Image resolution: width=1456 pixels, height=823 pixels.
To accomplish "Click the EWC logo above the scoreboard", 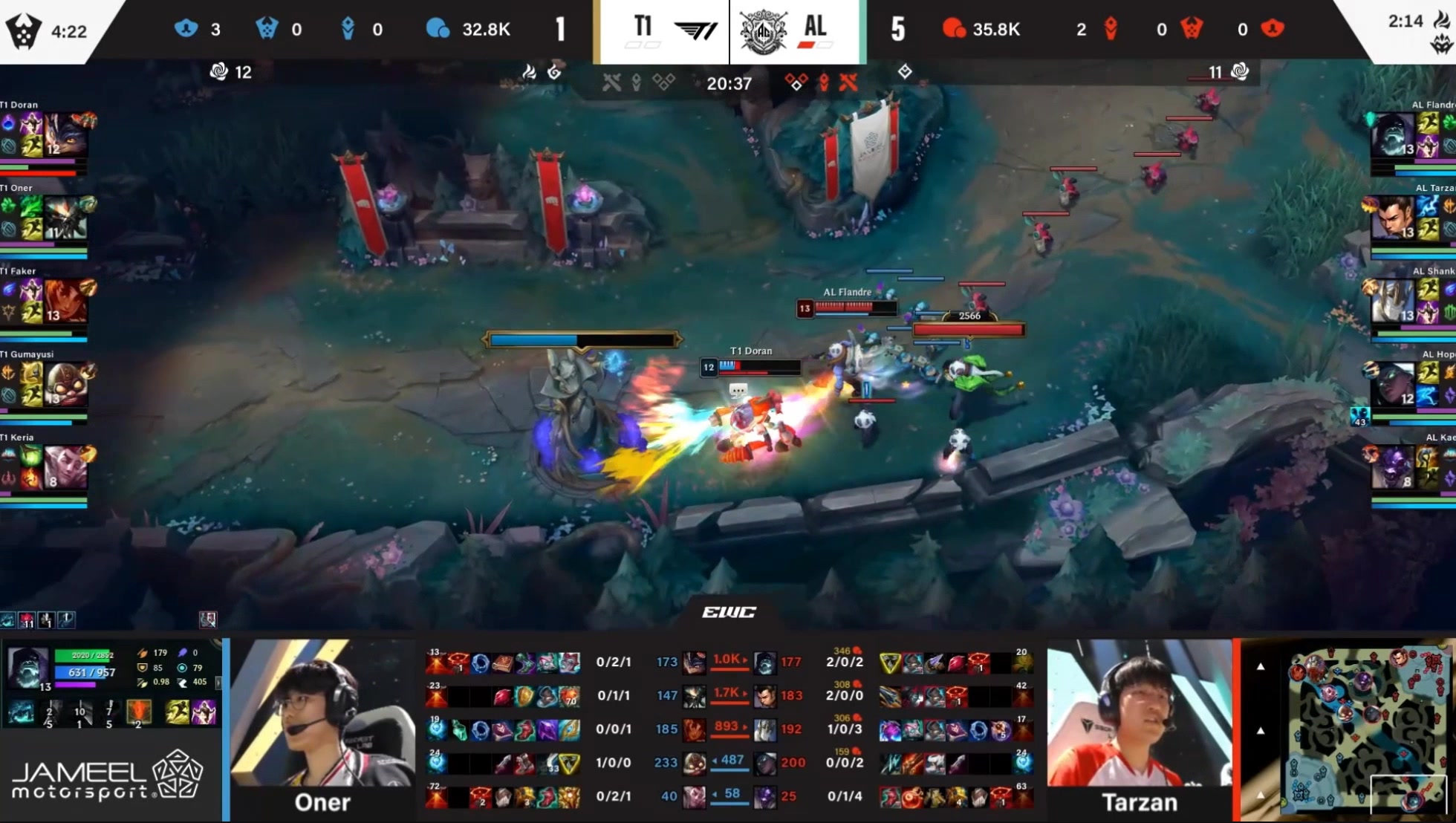I will coord(729,612).
